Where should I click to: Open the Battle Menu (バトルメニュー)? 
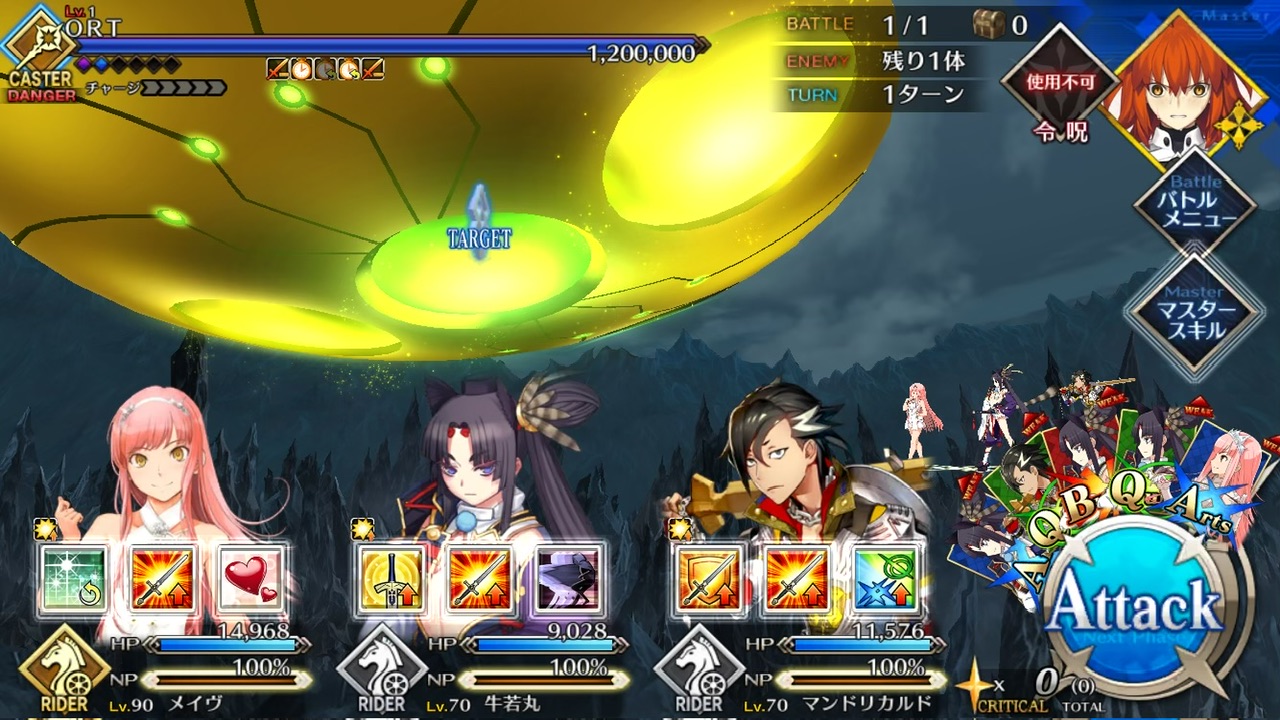point(1195,206)
